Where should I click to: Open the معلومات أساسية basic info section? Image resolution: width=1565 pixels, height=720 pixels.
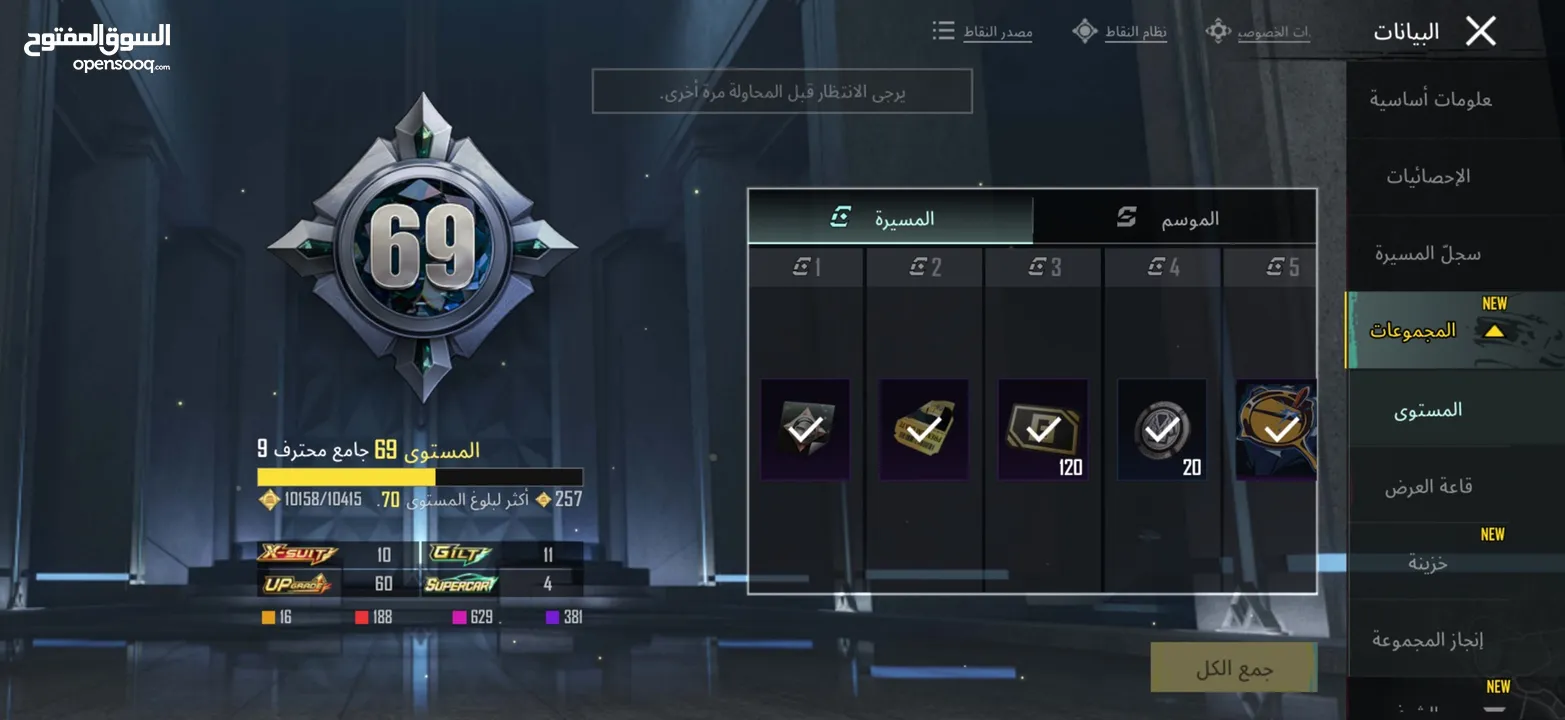click(x=1430, y=100)
